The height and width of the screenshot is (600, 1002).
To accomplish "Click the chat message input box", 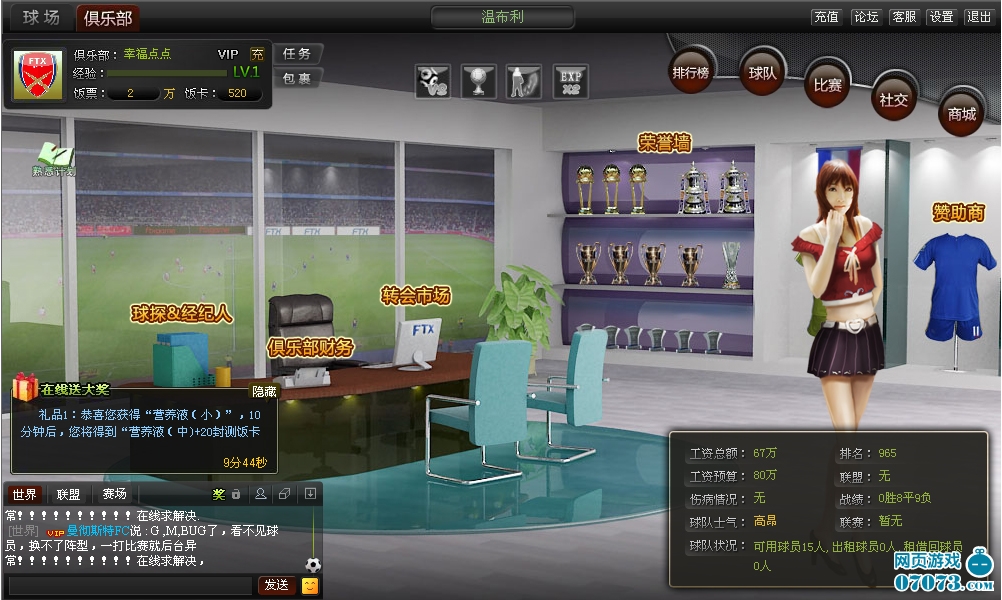I will coord(130,585).
